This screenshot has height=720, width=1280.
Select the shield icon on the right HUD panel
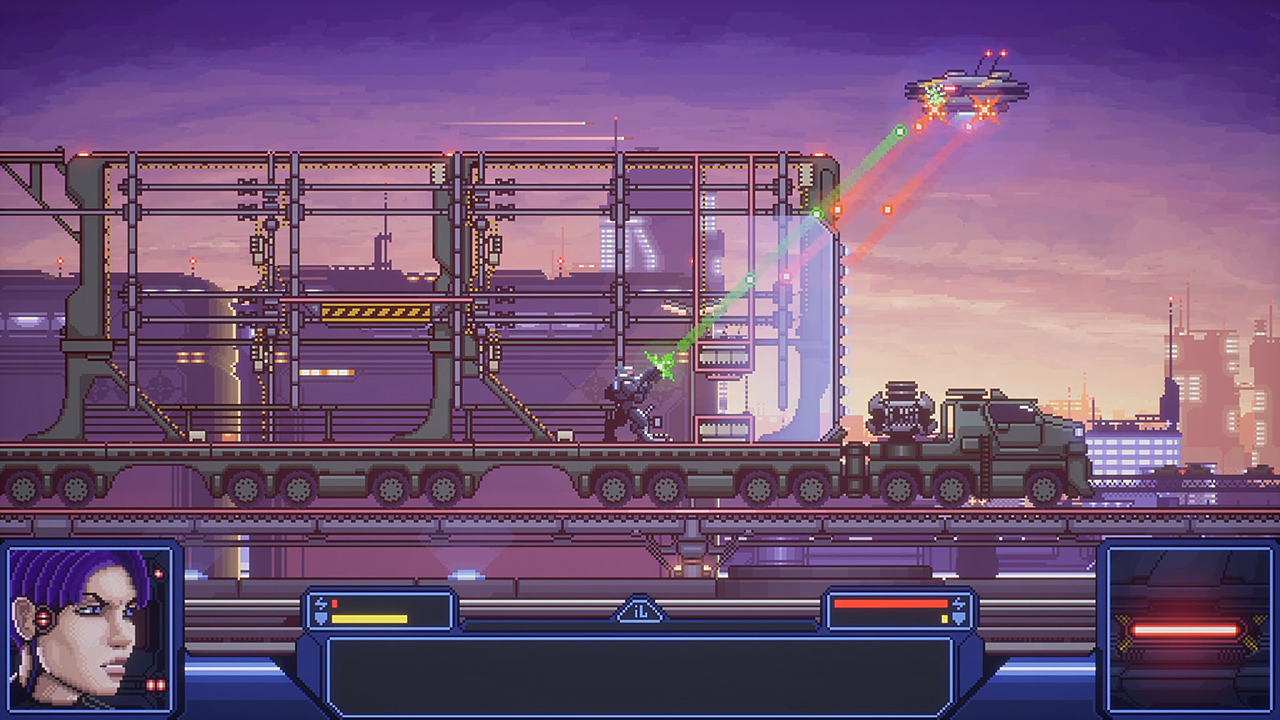(x=959, y=618)
